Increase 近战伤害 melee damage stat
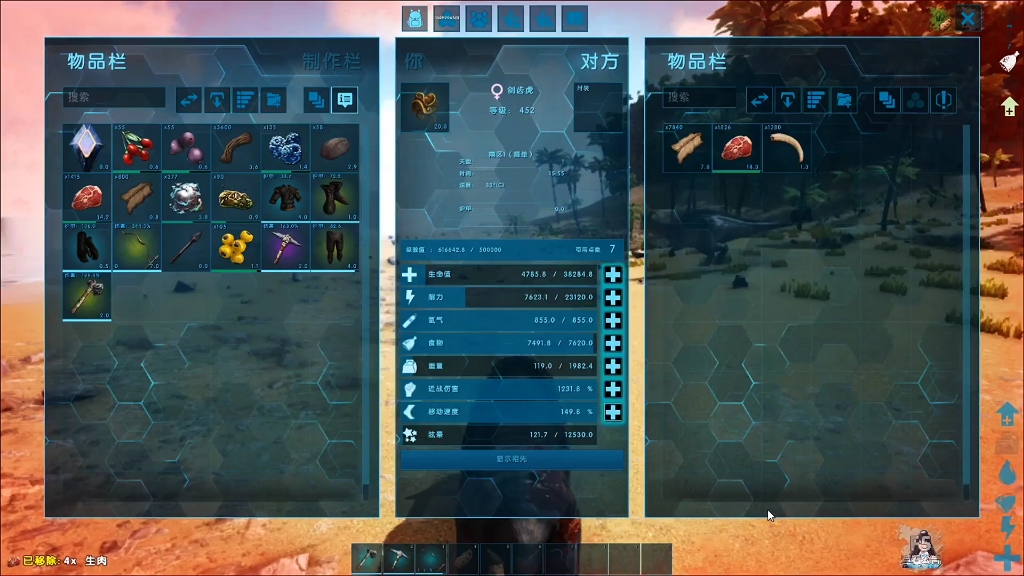1024x576 pixels. coord(613,389)
